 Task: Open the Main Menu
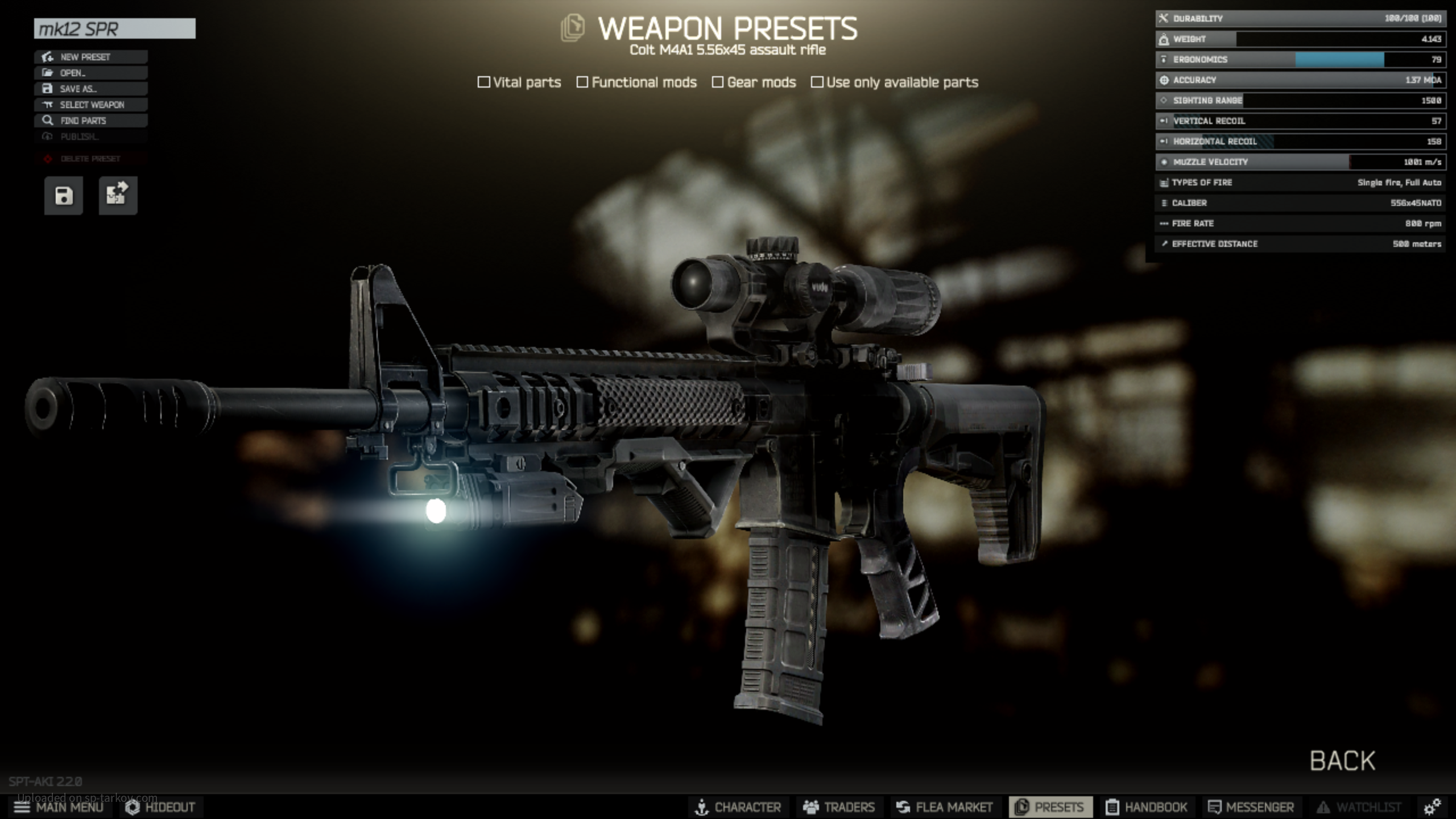(59, 807)
